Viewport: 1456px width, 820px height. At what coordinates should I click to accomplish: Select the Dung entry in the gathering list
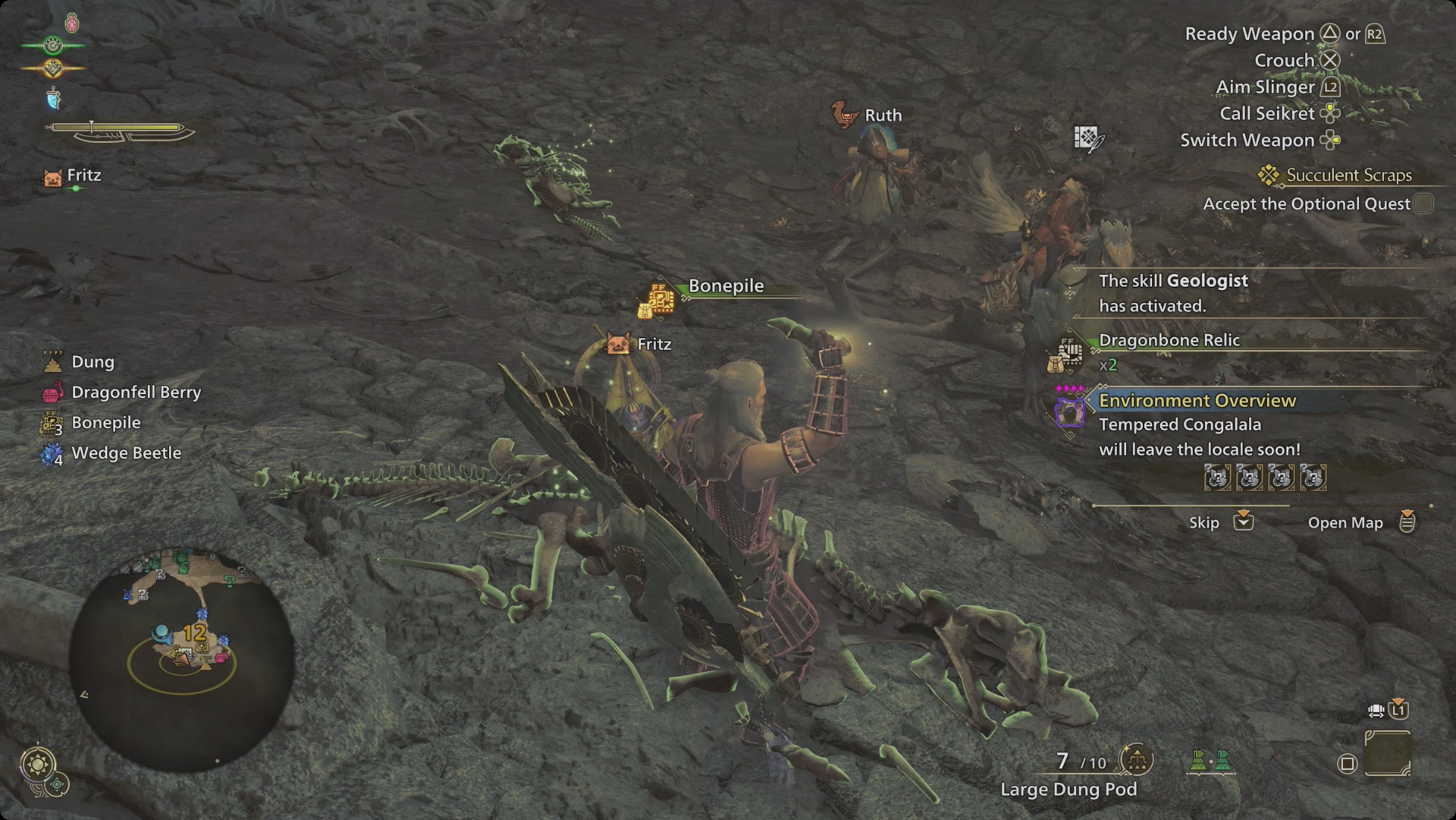coord(93,361)
